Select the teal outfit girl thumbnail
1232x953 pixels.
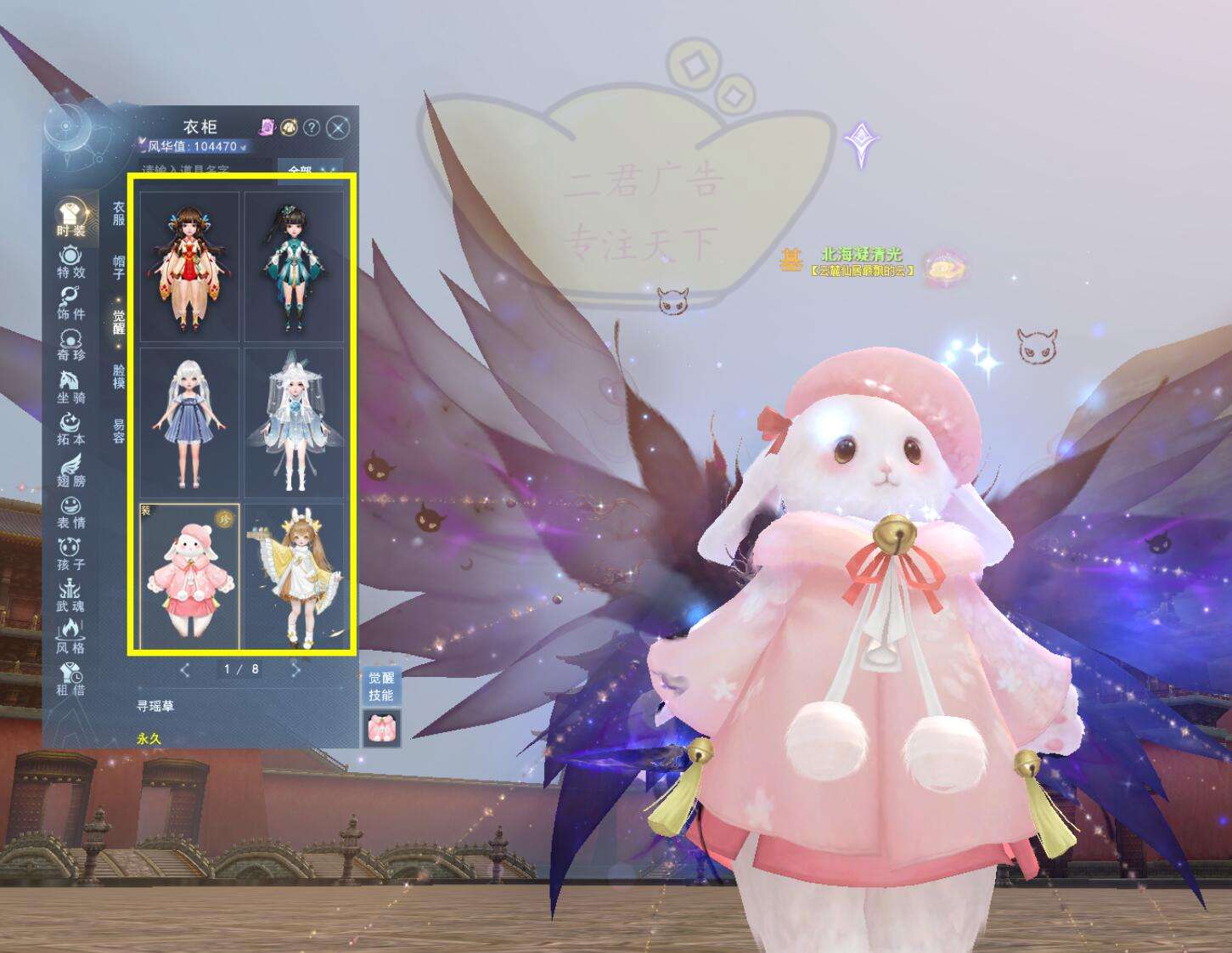[294, 267]
